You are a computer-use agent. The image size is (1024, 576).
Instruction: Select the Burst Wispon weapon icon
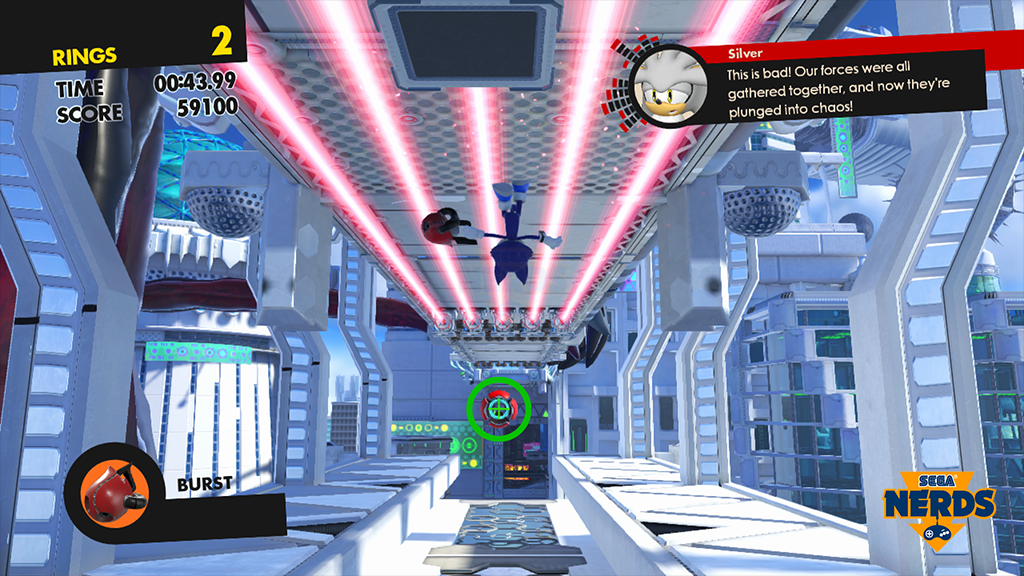click(107, 490)
